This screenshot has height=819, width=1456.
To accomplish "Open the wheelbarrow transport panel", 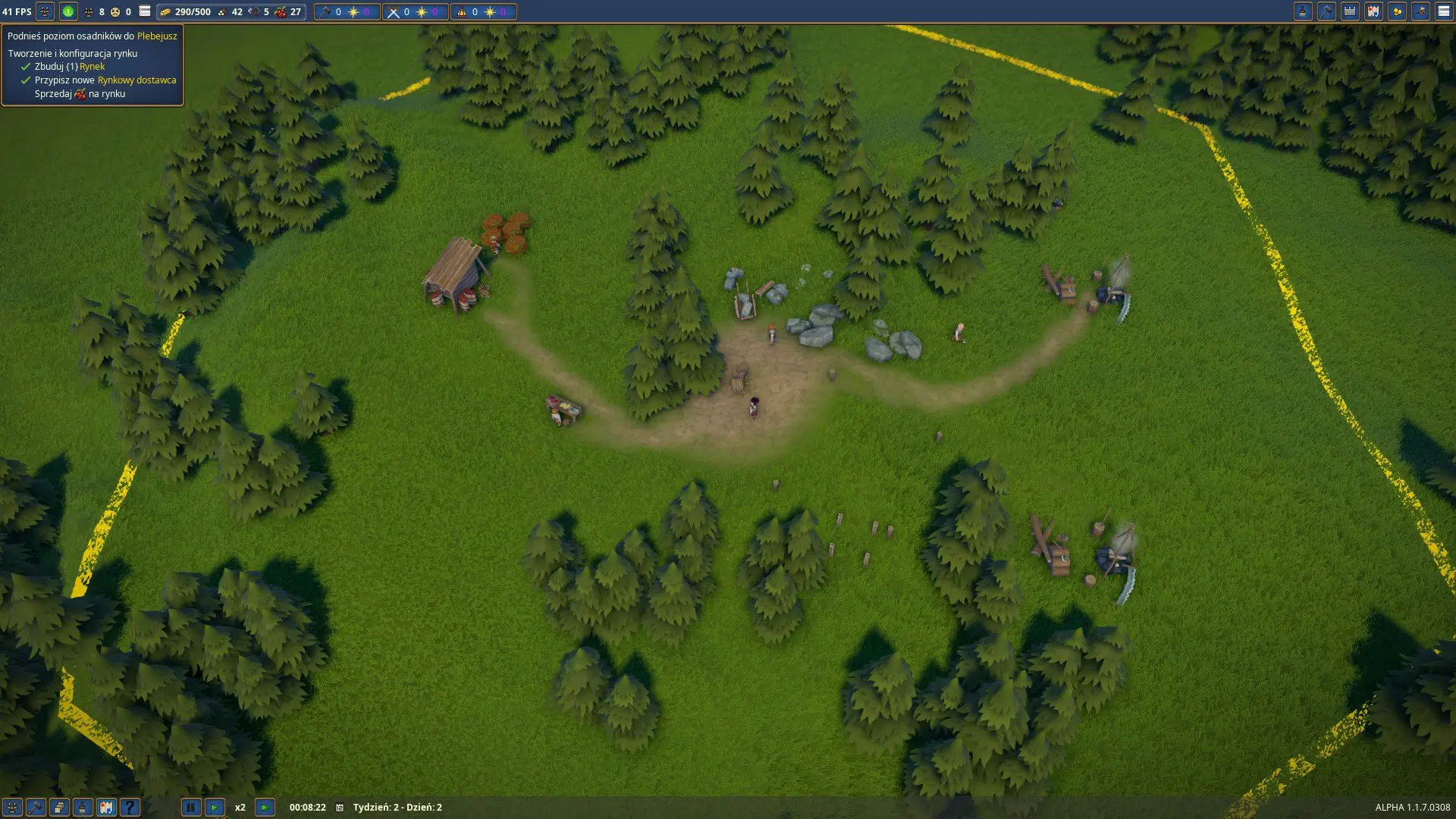I will point(1420,11).
